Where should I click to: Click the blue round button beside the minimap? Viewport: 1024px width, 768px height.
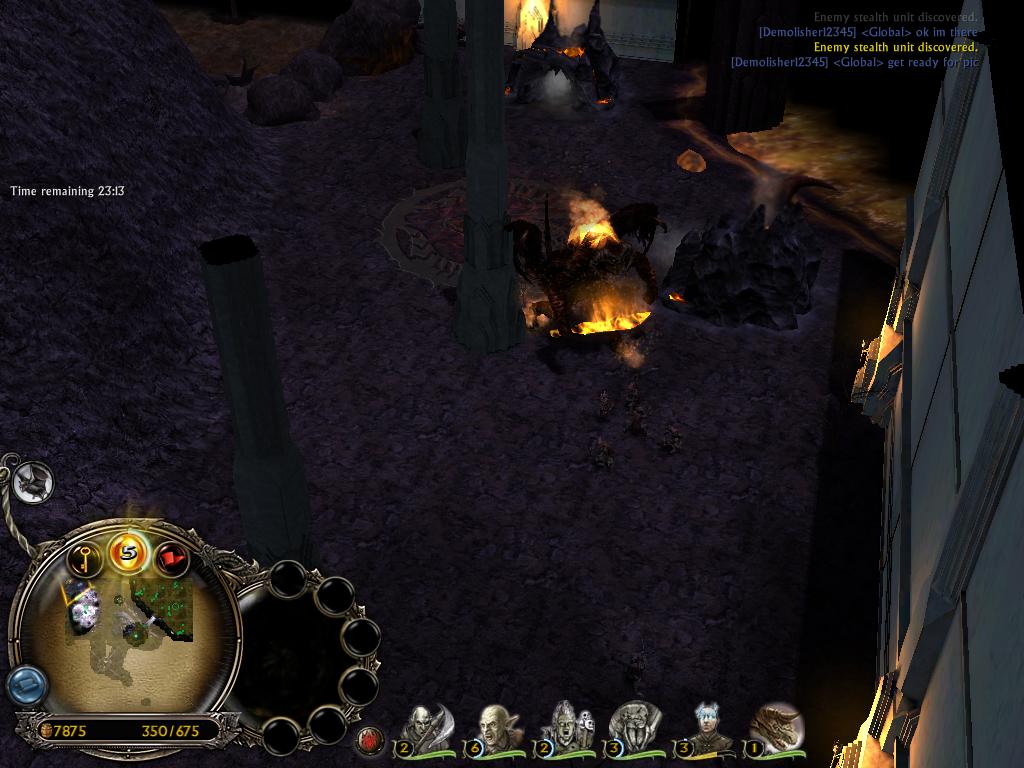[26, 686]
